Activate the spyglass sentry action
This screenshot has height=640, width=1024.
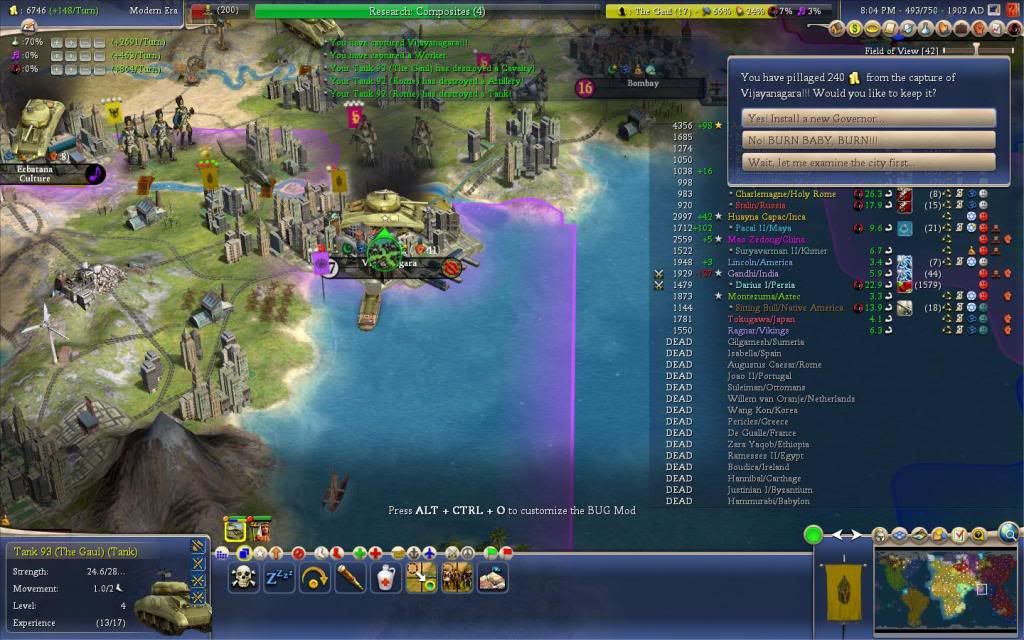pos(348,577)
